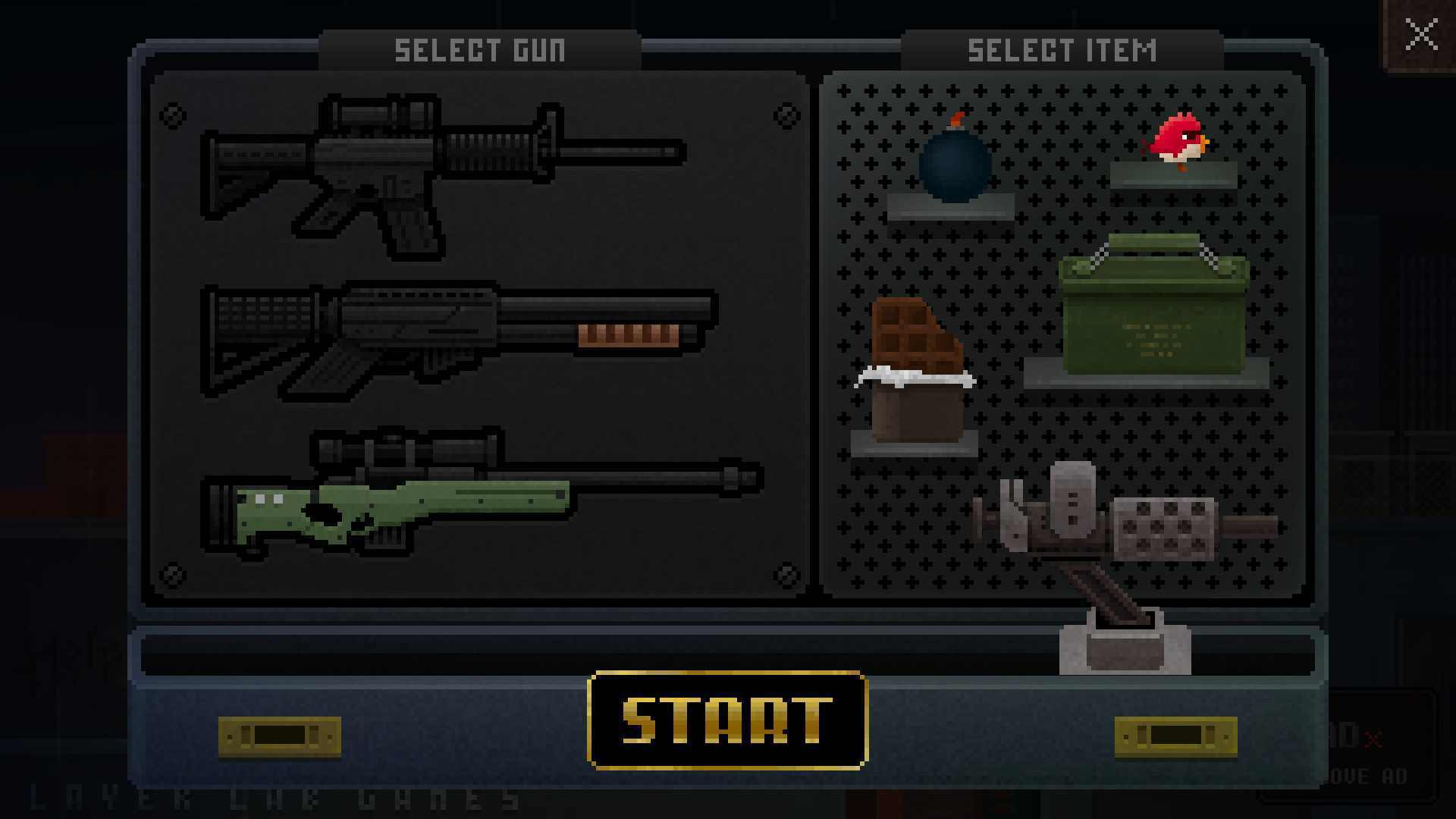1456x819 pixels.
Task: Start the game with the gold START button
Action: coord(727,720)
